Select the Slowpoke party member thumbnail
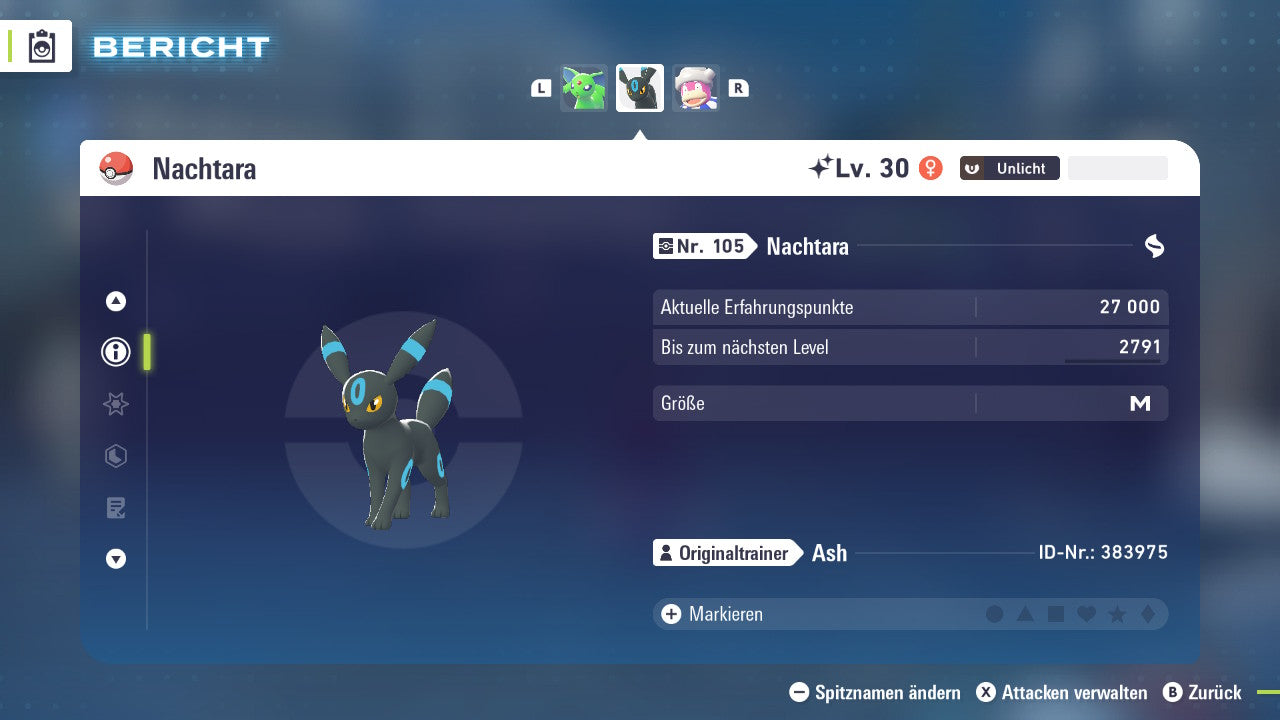 tap(696, 88)
